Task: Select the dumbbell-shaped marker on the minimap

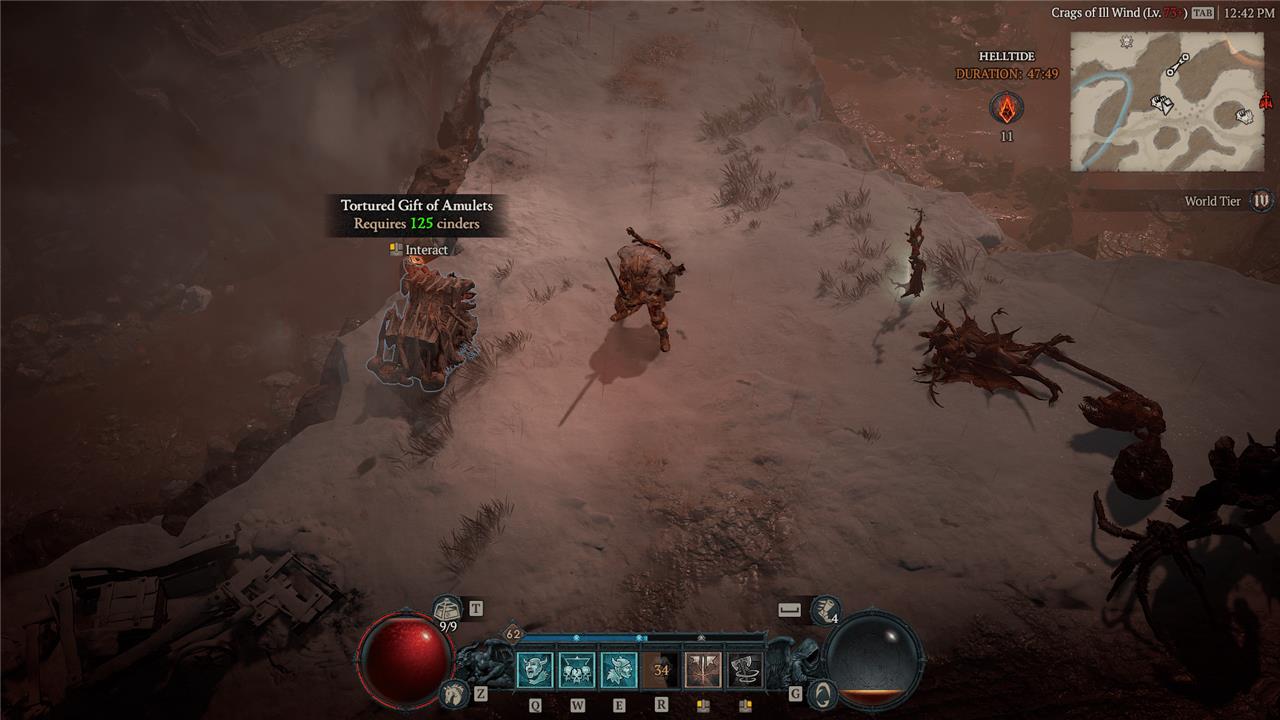Action: click(x=1178, y=65)
